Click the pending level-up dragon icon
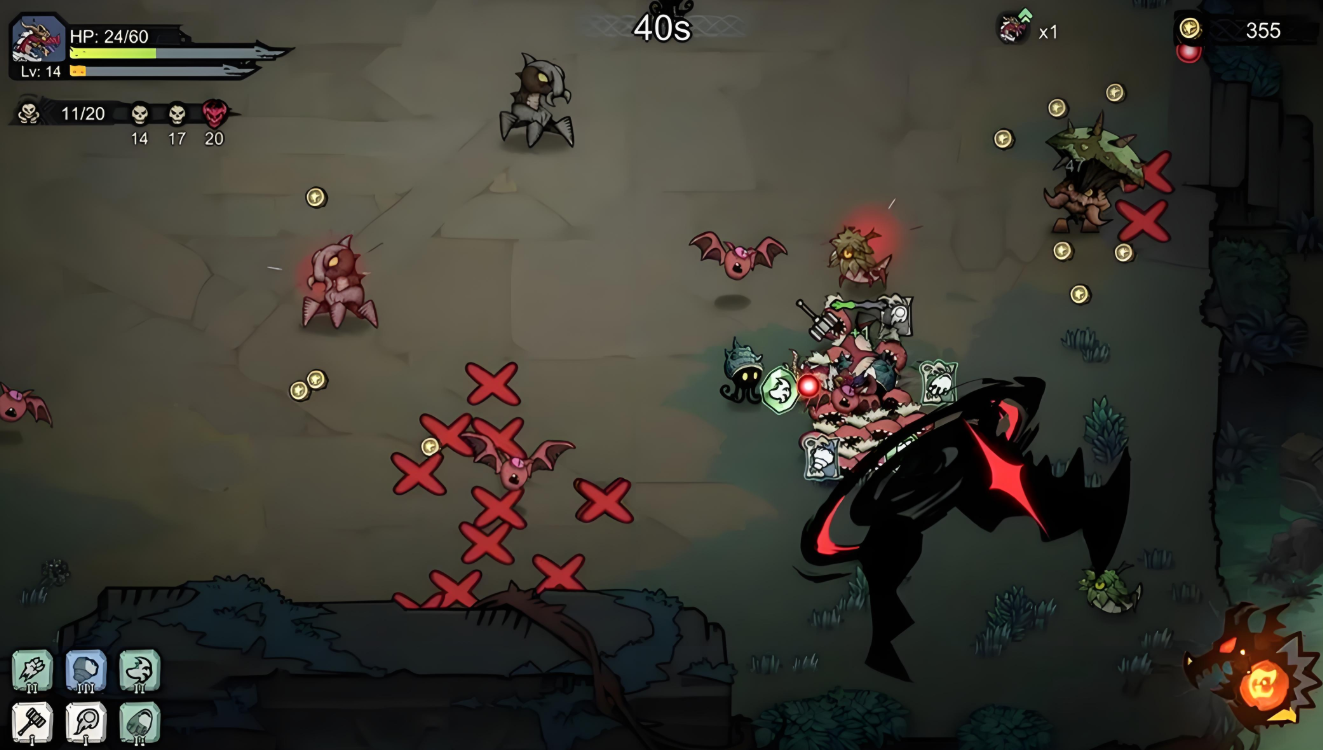 (x=1014, y=28)
